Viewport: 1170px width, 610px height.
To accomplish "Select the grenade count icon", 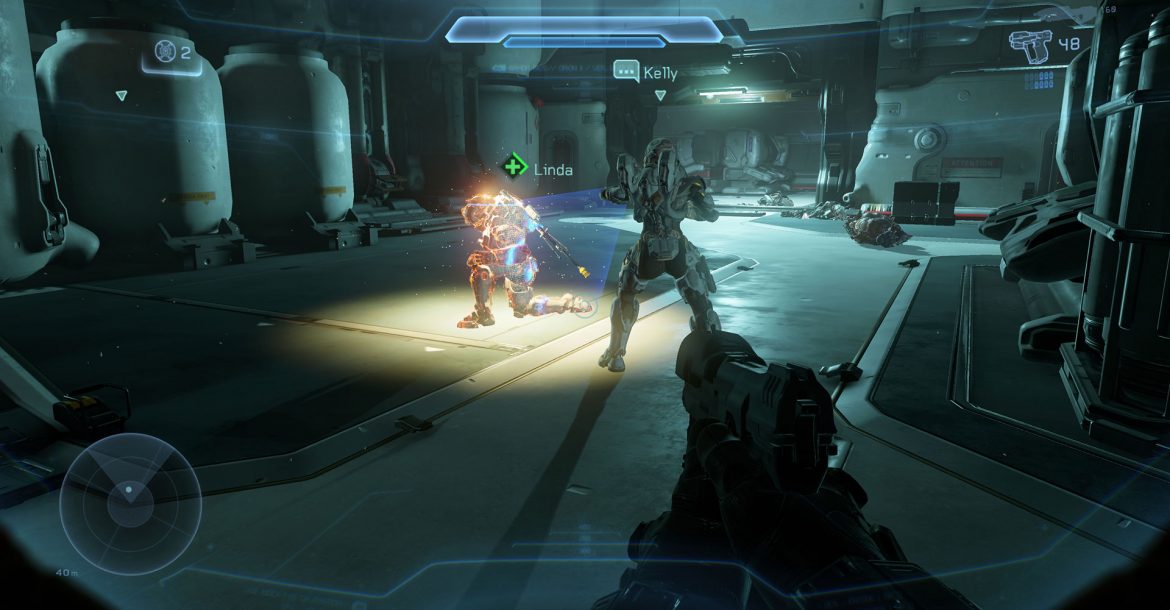I will coord(165,50).
